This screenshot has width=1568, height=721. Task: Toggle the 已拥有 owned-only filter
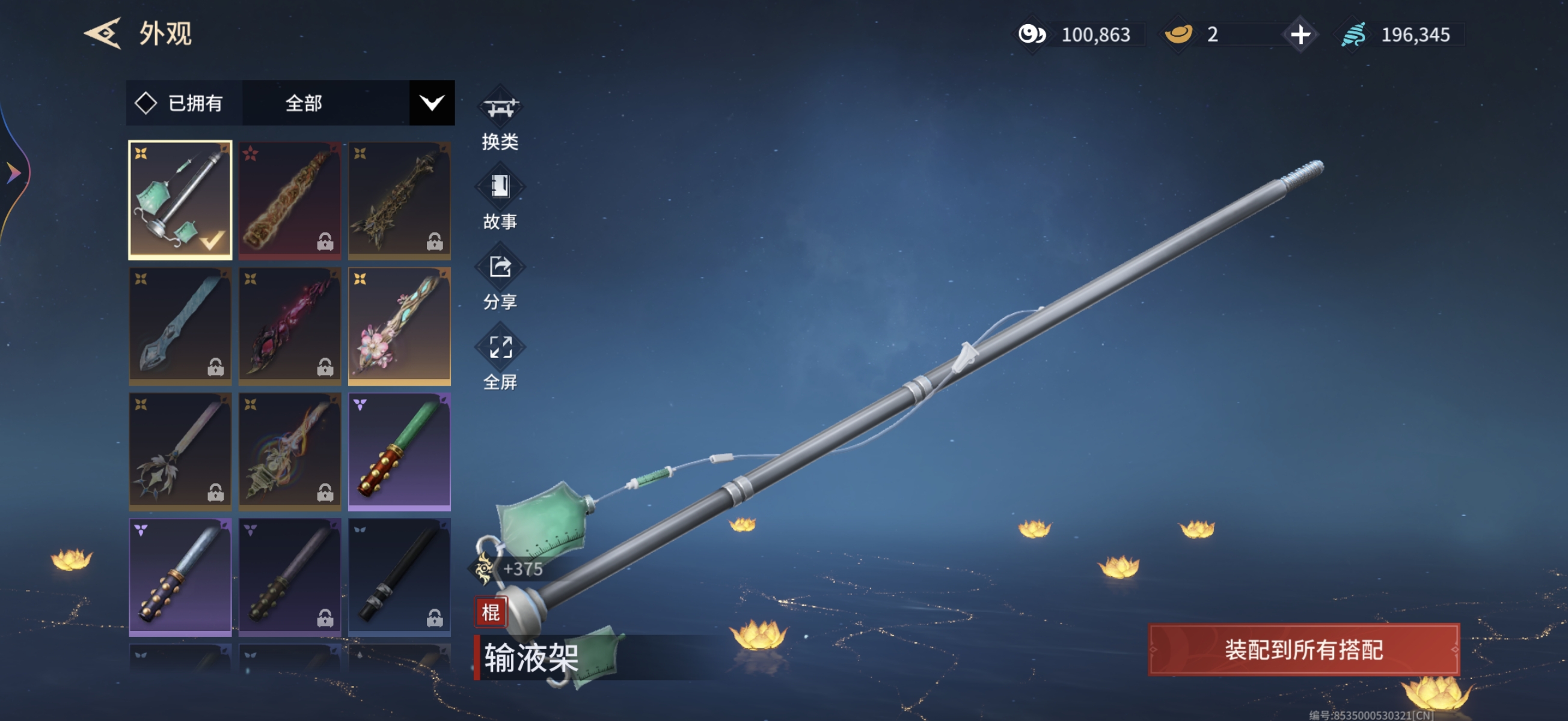180,103
